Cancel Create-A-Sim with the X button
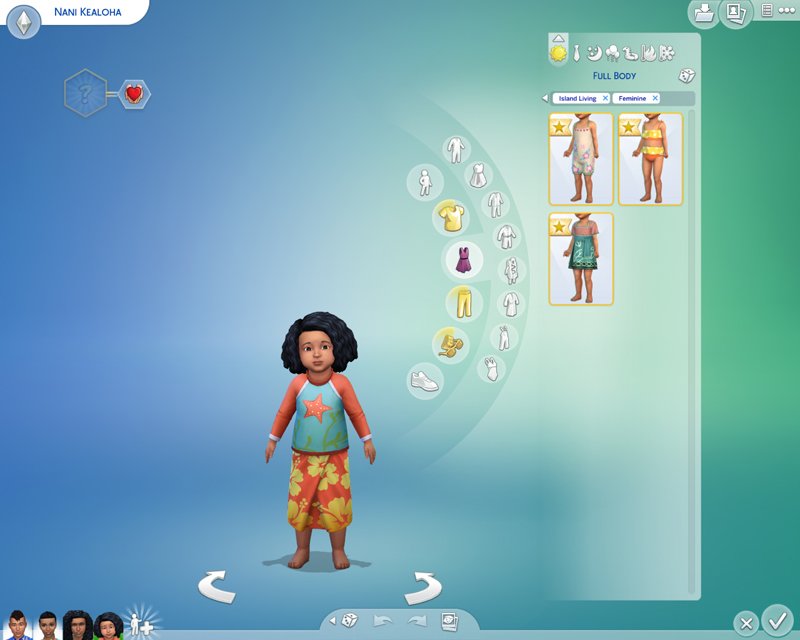 point(745,622)
